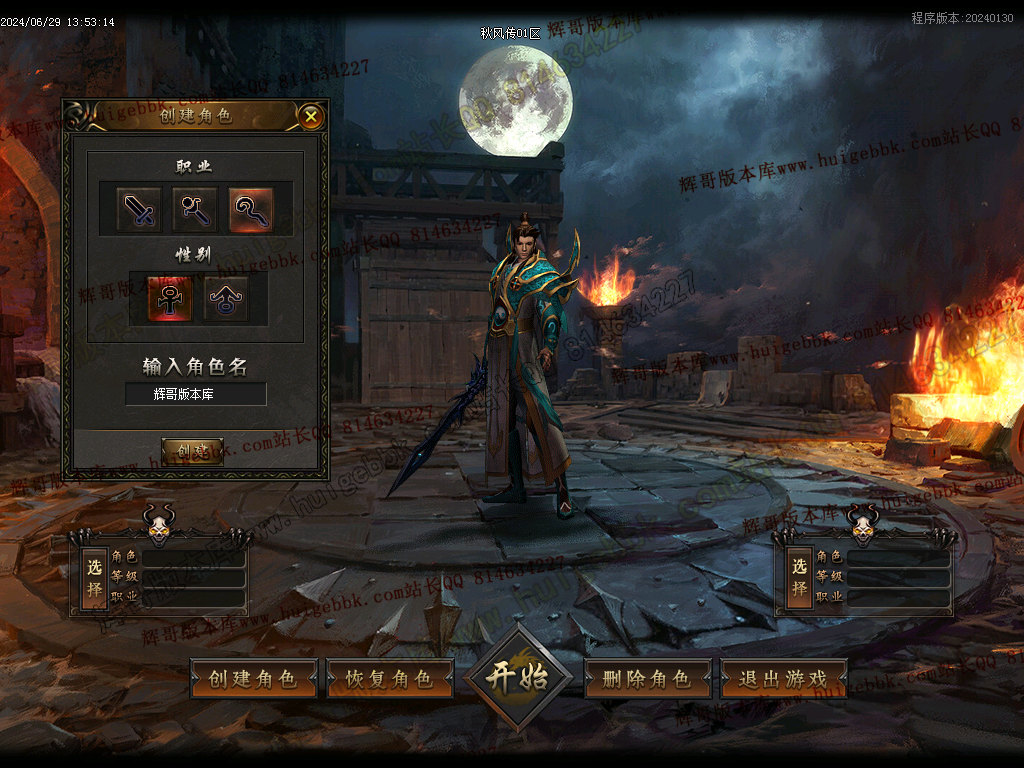Choose the 删除角色 button
This screenshot has width=1024, height=768.
pos(647,679)
